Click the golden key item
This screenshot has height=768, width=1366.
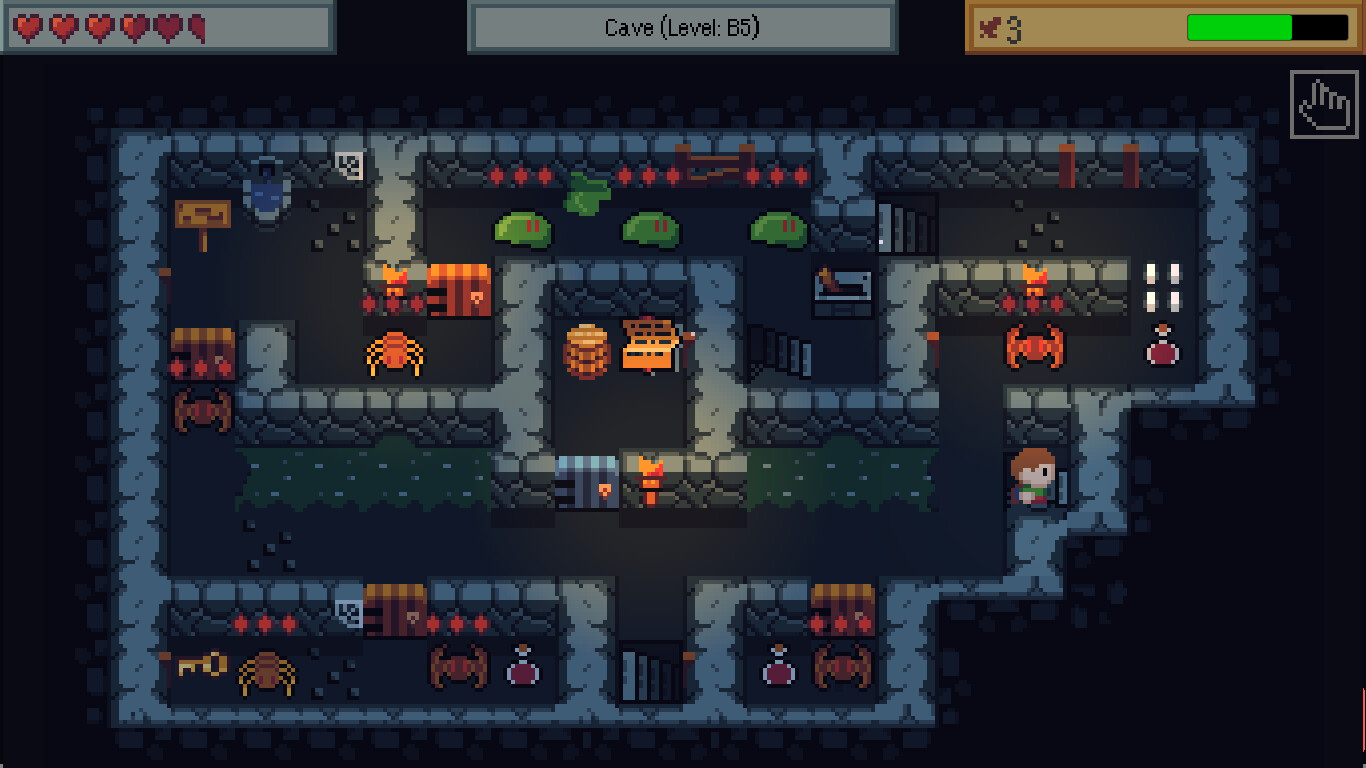(x=199, y=665)
